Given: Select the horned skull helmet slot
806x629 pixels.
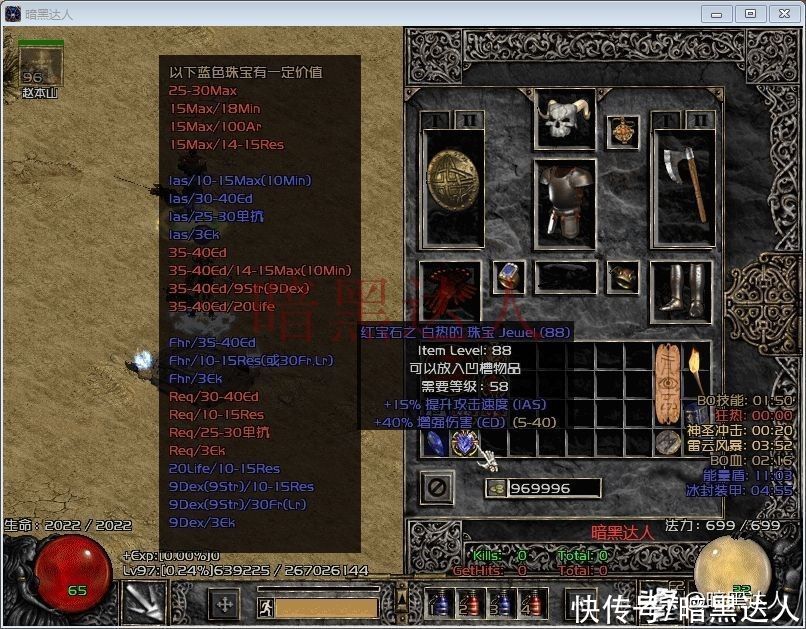Looking at the screenshot, I should (565, 120).
